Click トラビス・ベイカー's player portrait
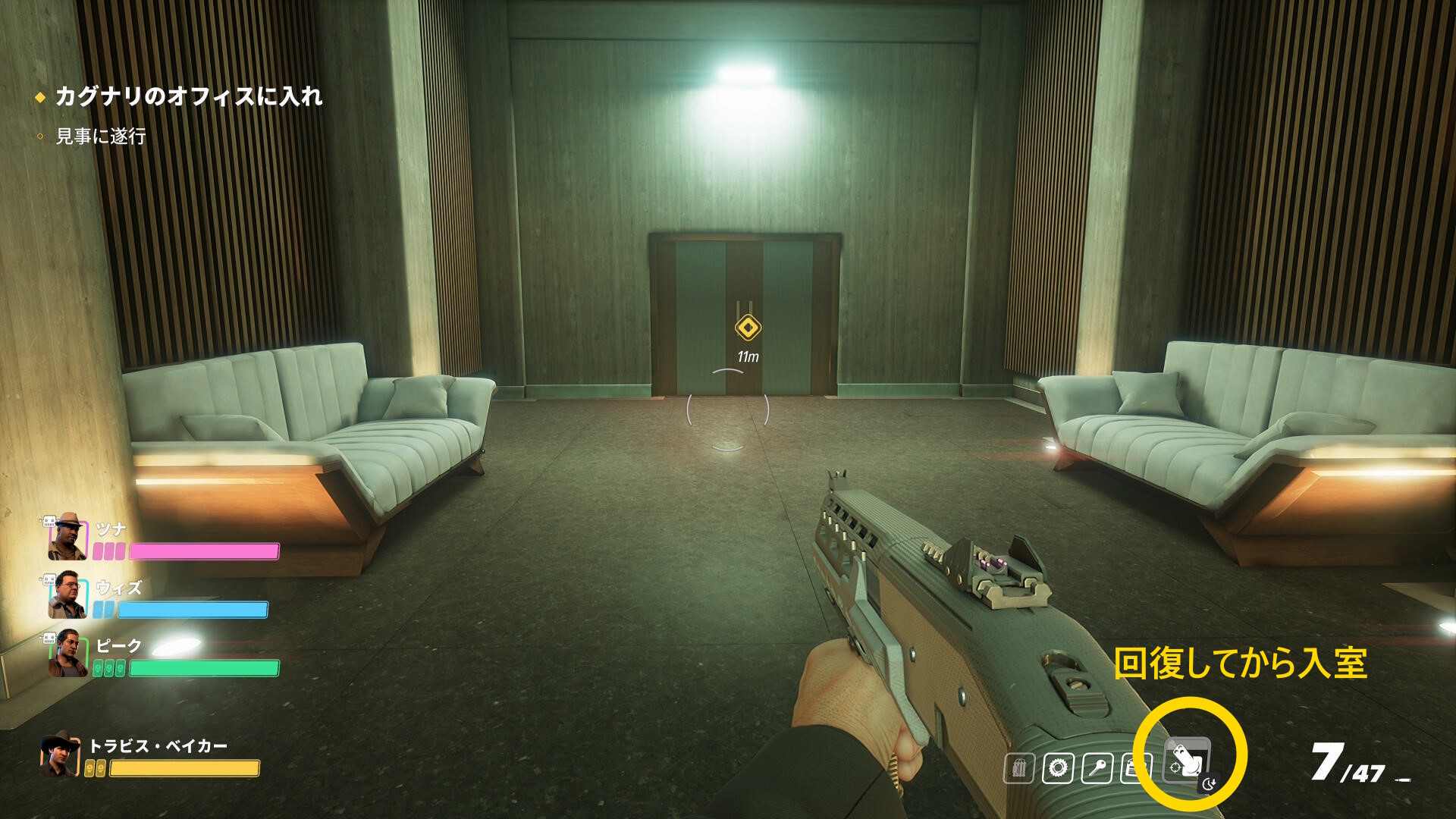 [x=61, y=755]
